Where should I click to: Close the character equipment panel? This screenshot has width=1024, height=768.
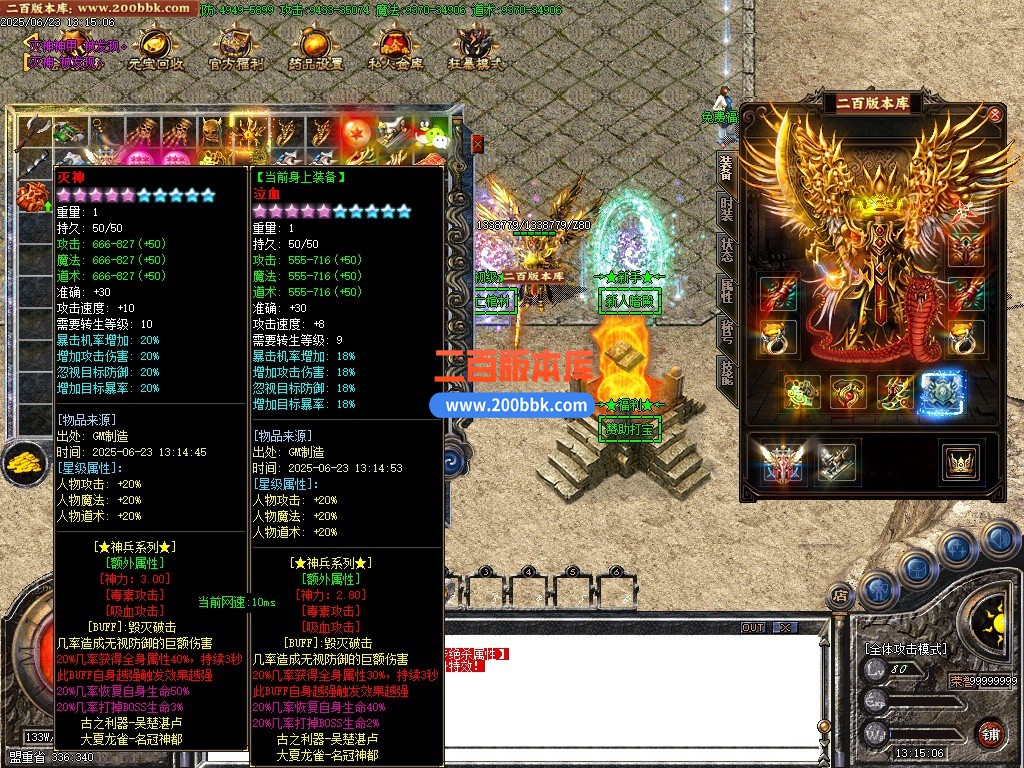pos(995,114)
